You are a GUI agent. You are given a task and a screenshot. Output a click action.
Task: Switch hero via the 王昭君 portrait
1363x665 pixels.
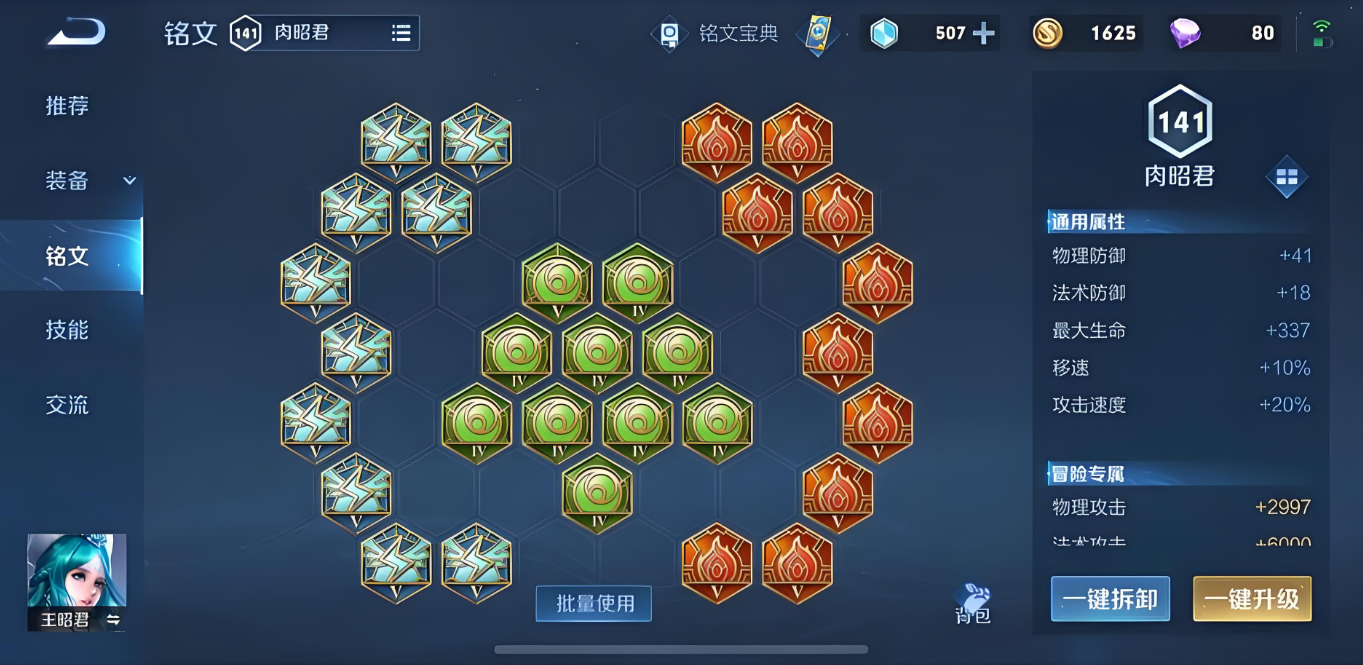(77, 582)
